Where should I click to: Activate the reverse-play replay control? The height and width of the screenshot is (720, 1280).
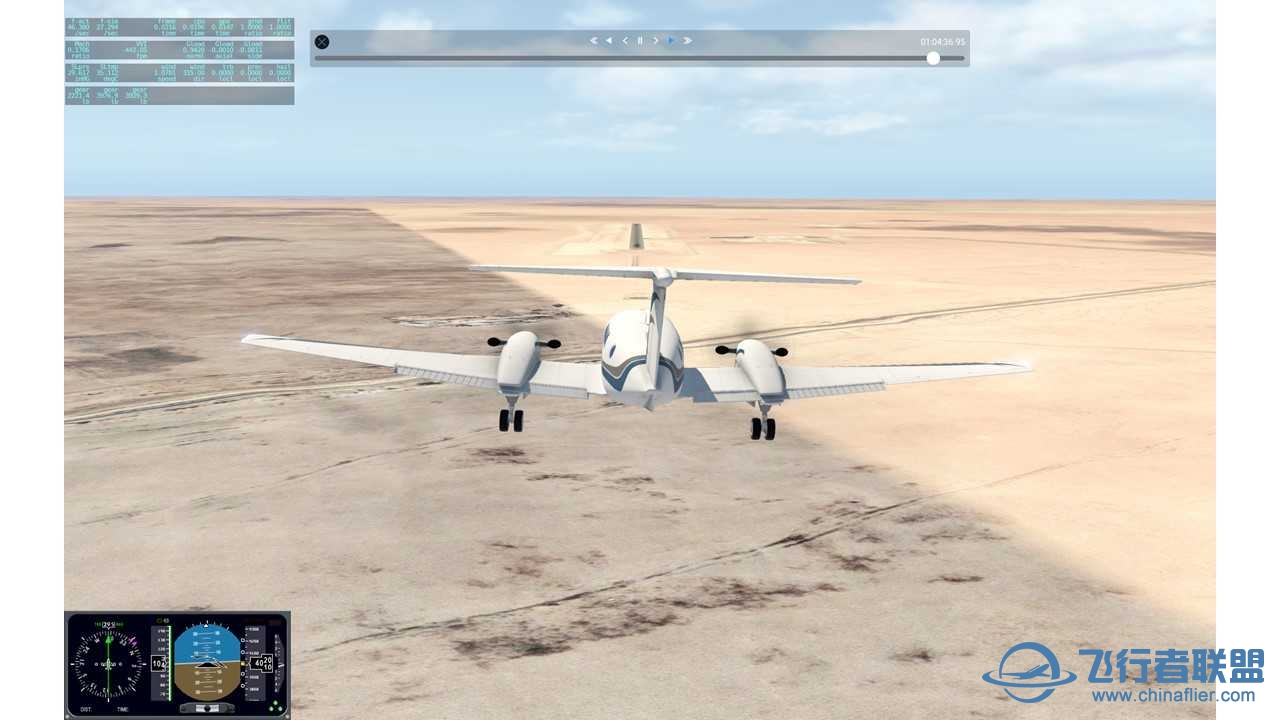coord(608,40)
